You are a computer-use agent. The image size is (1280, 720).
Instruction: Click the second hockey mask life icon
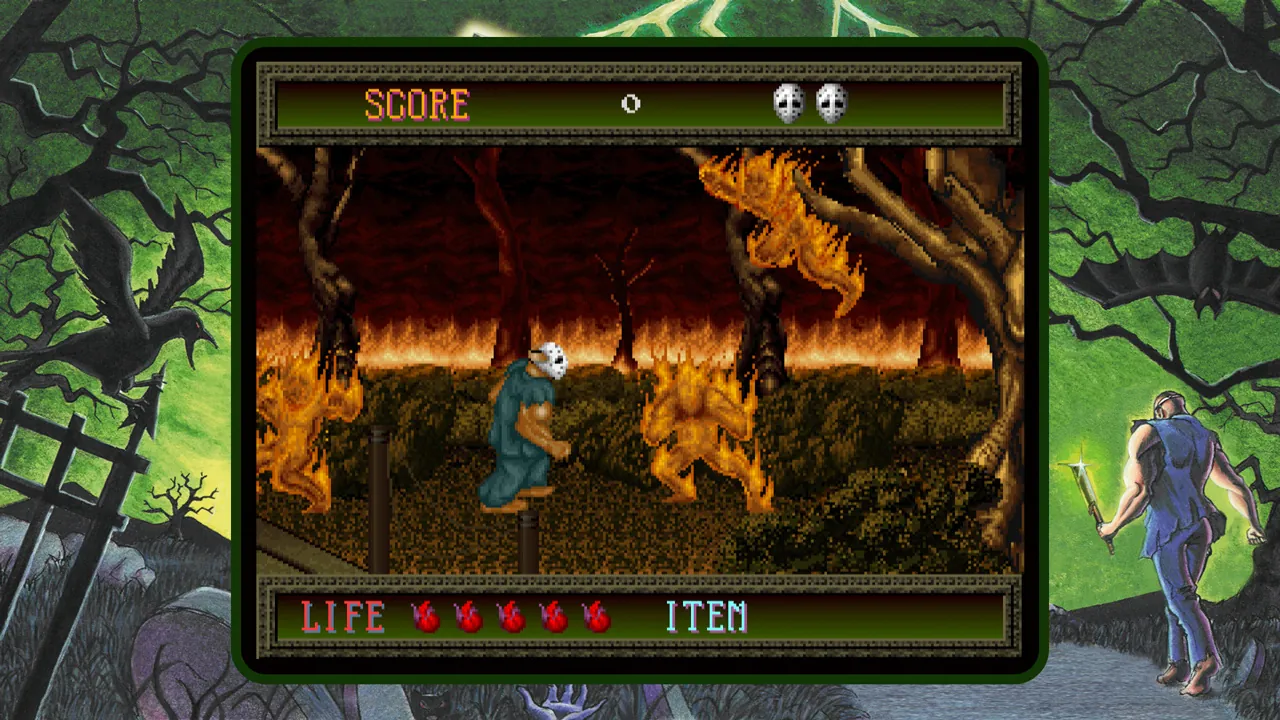pyautogui.click(x=831, y=101)
